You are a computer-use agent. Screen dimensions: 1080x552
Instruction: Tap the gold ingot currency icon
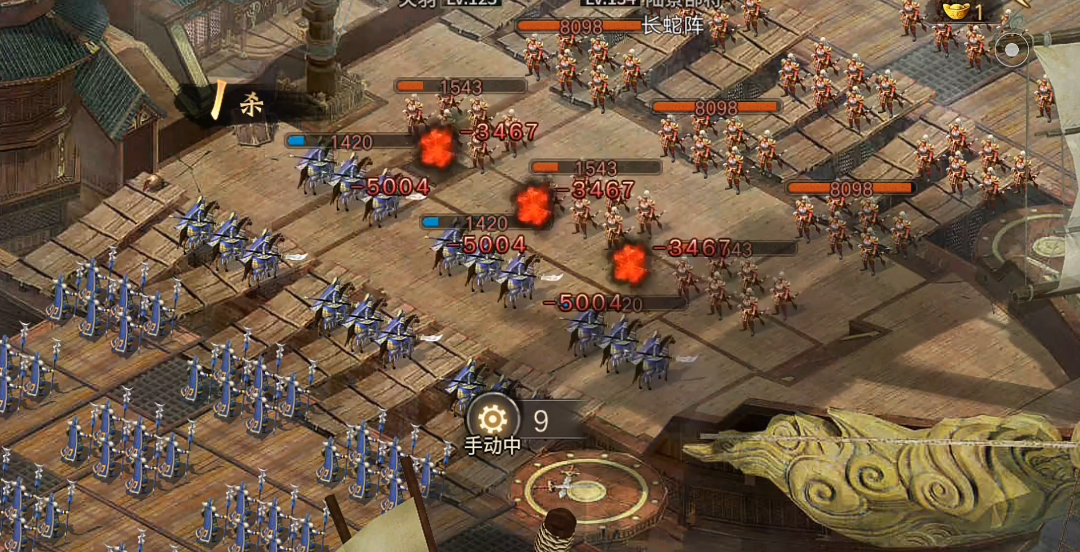955,10
